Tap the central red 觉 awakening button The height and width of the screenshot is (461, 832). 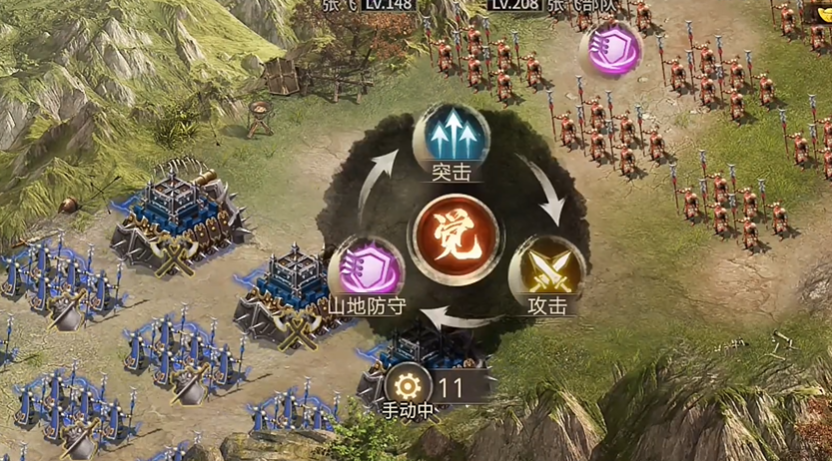[454, 232]
